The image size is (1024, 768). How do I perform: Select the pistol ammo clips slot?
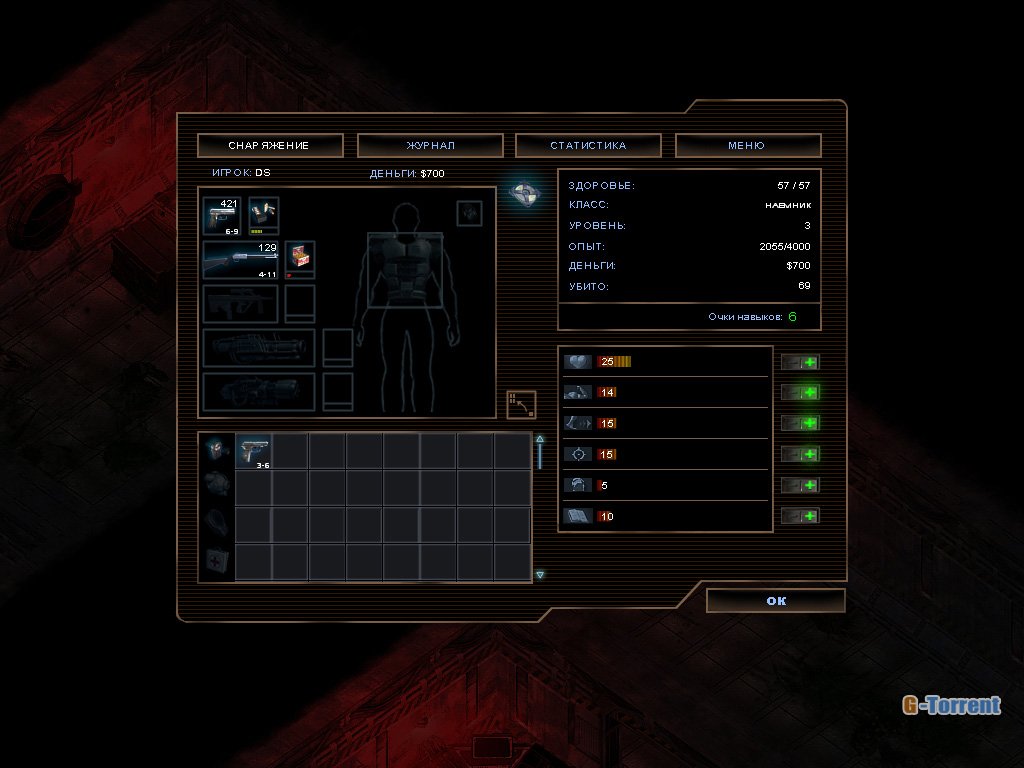[264, 216]
